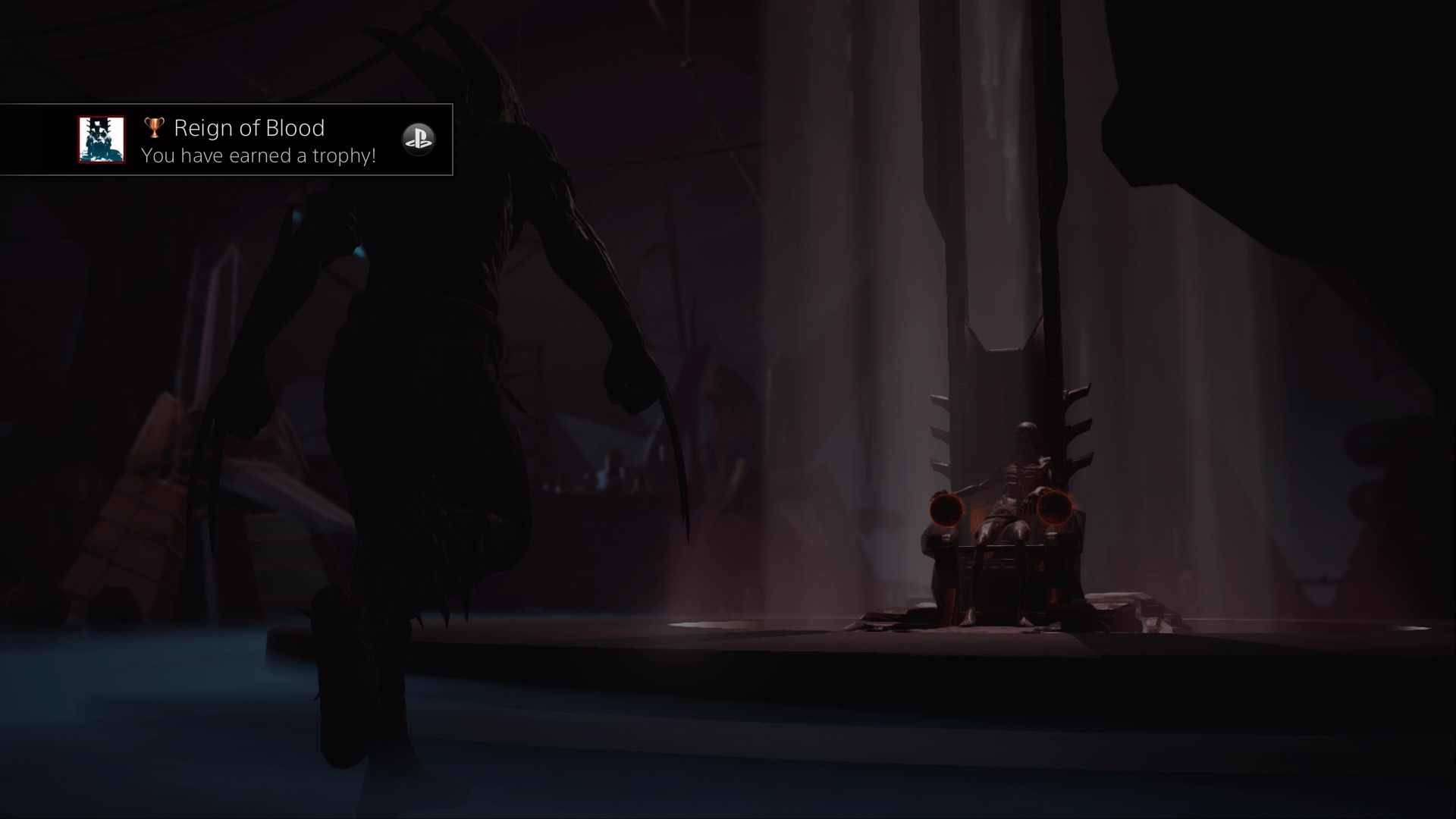Select the Reign of Blood title text

[x=249, y=127]
